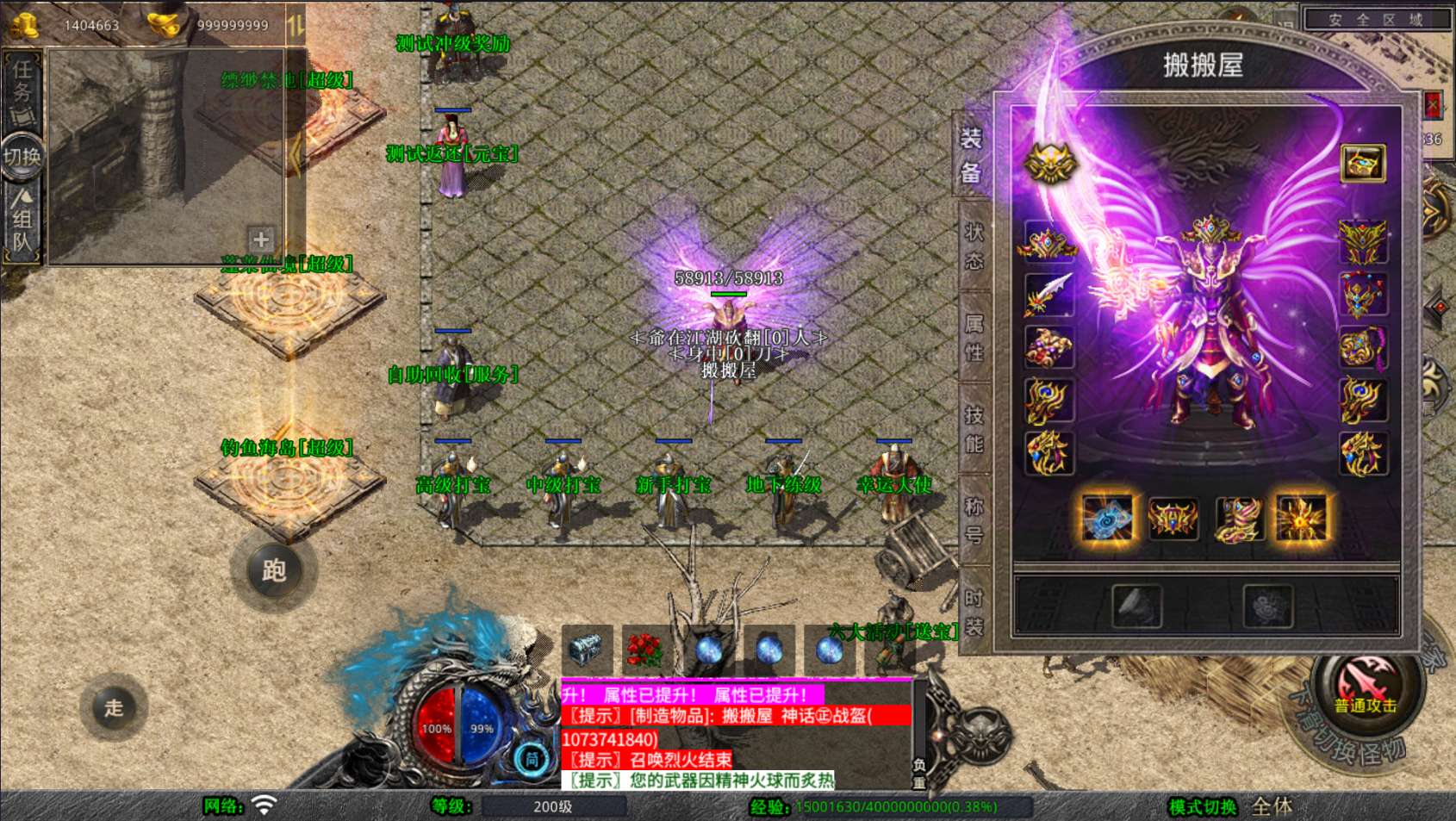Use the red roses hotbar item
Viewport: 1456px width, 821px height.
point(644,650)
